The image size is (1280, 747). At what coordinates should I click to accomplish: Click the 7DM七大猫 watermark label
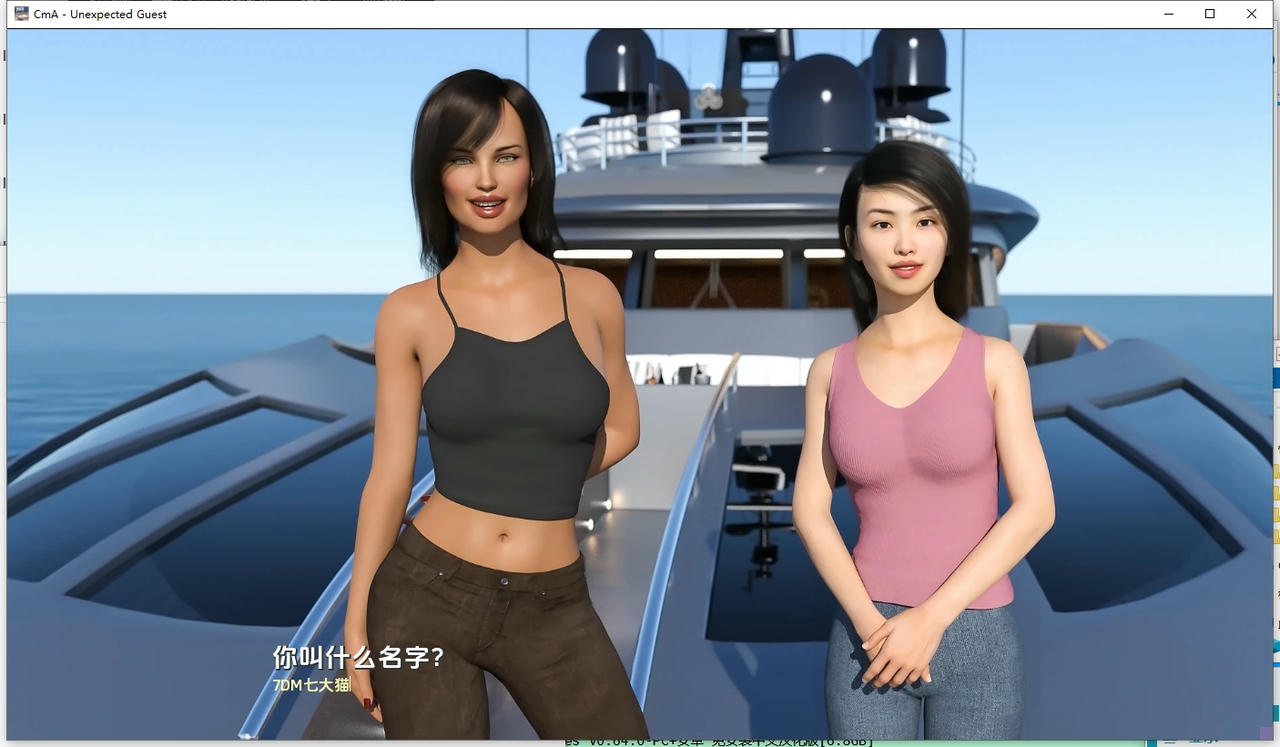click(310, 686)
